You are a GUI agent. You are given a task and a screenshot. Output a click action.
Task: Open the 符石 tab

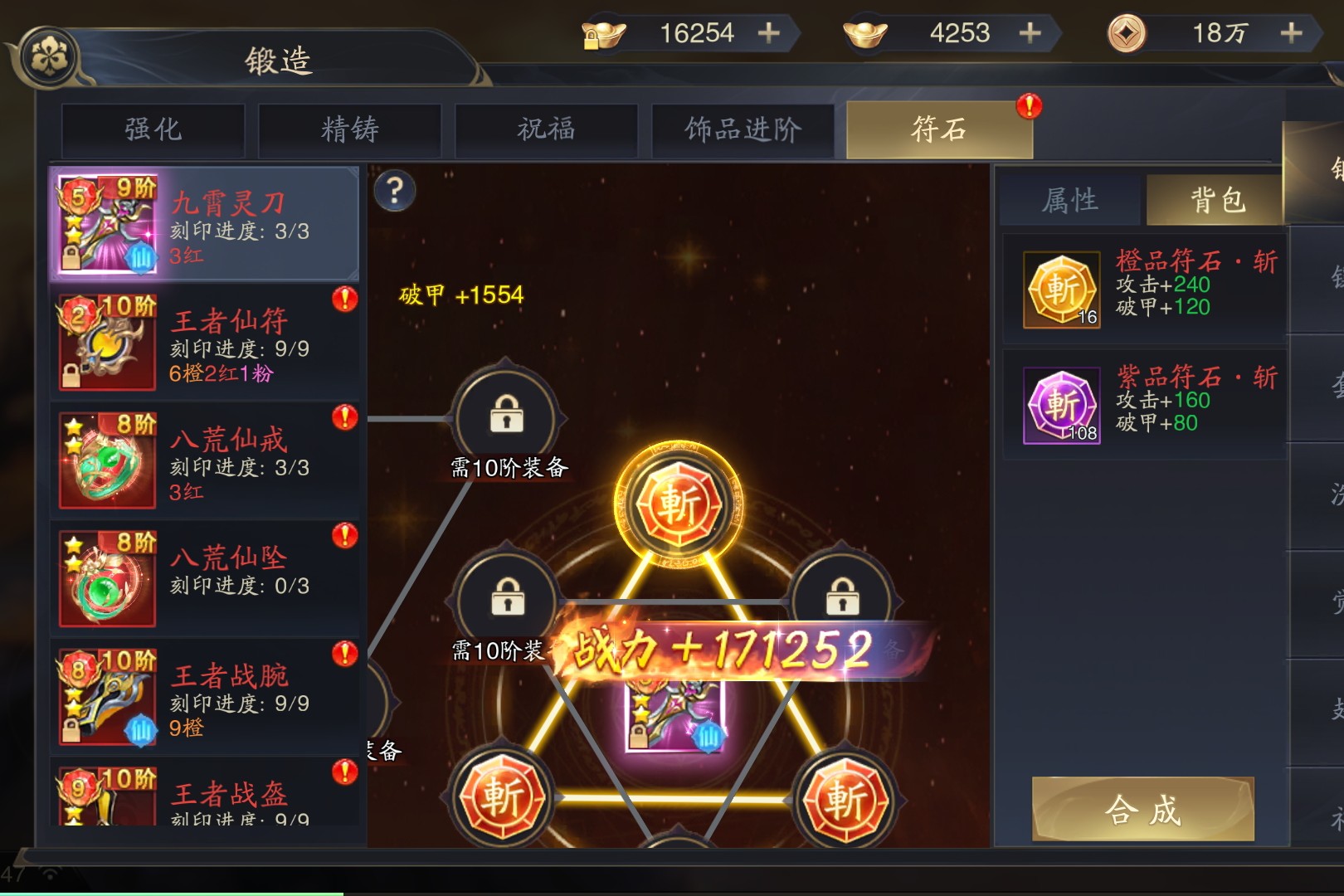(x=939, y=129)
